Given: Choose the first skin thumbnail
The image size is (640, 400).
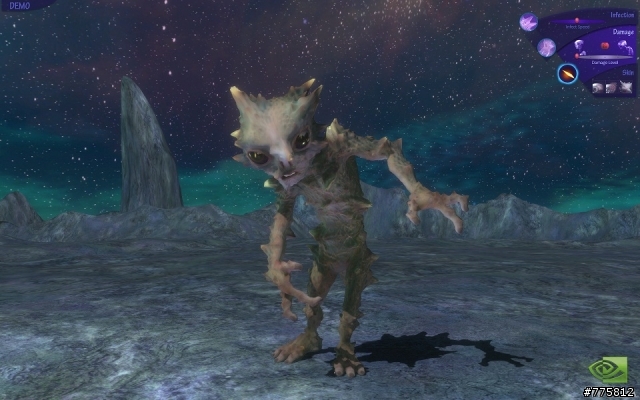Looking at the screenshot, I should (597, 88).
